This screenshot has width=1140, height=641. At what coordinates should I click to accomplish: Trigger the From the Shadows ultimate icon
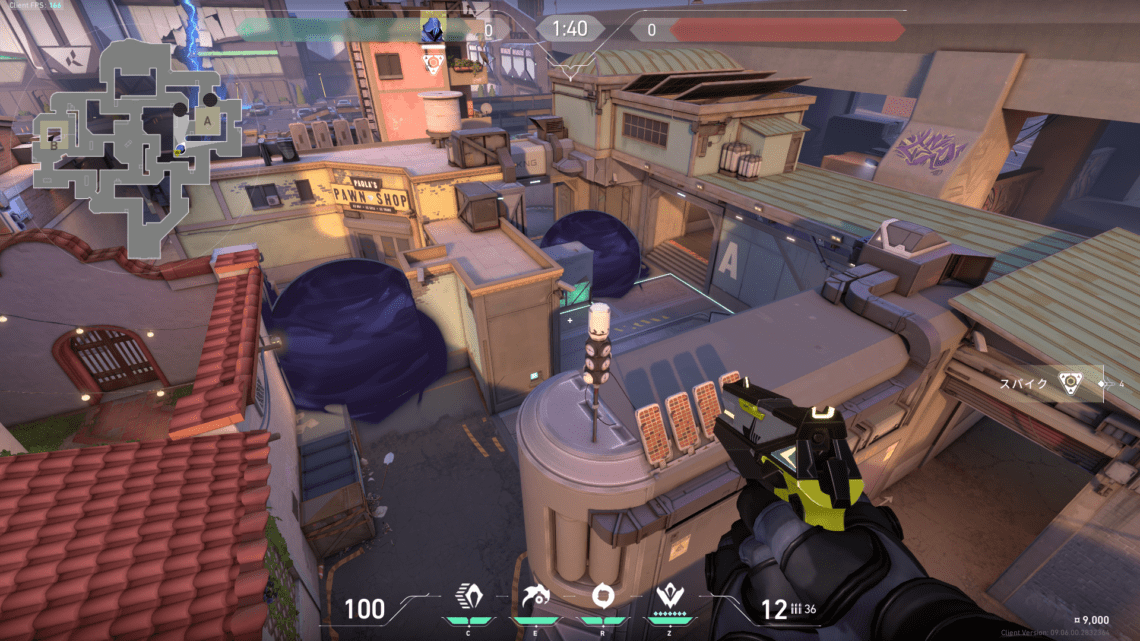tap(668, 599)
